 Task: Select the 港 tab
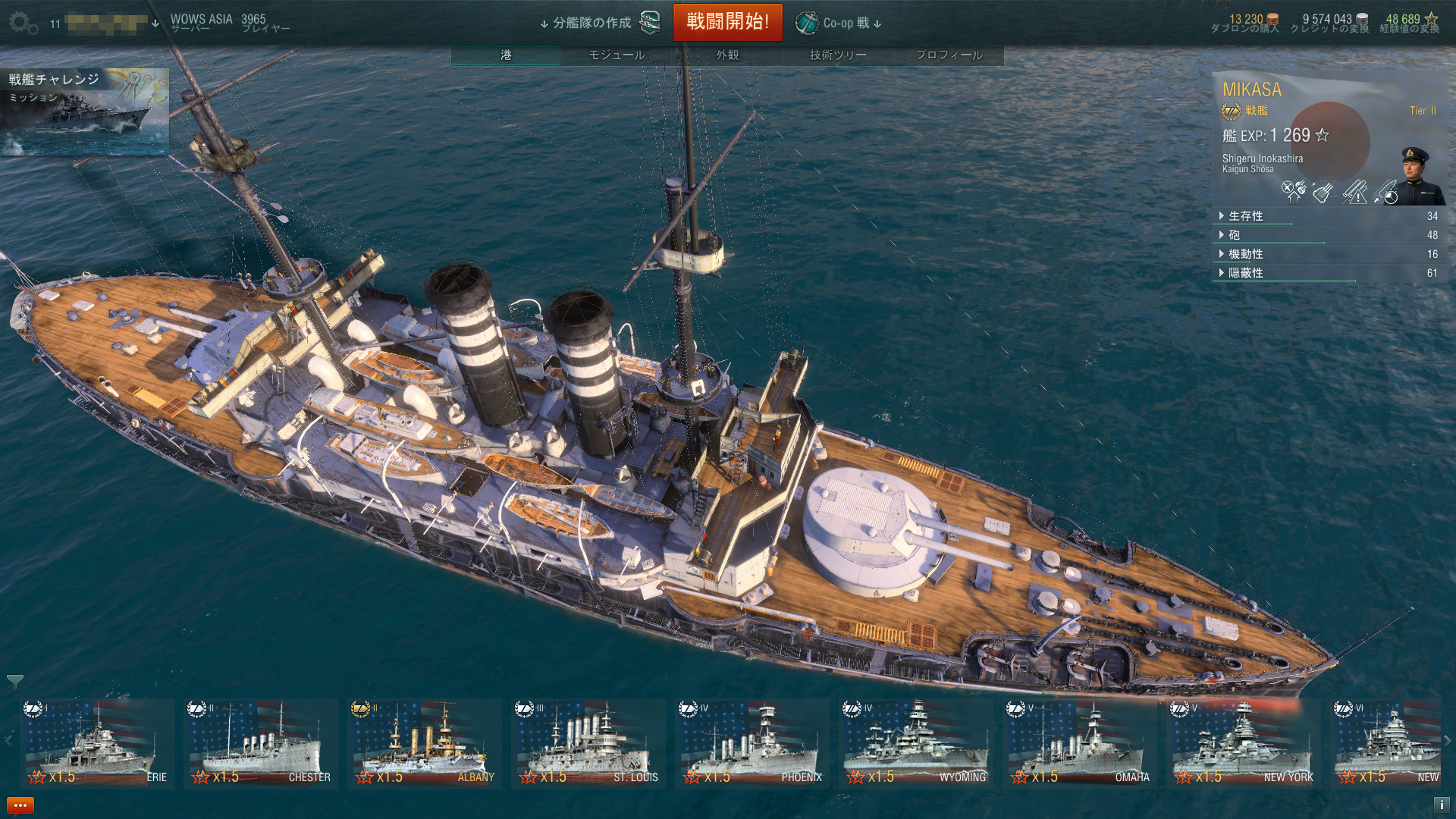click(506, 55)
